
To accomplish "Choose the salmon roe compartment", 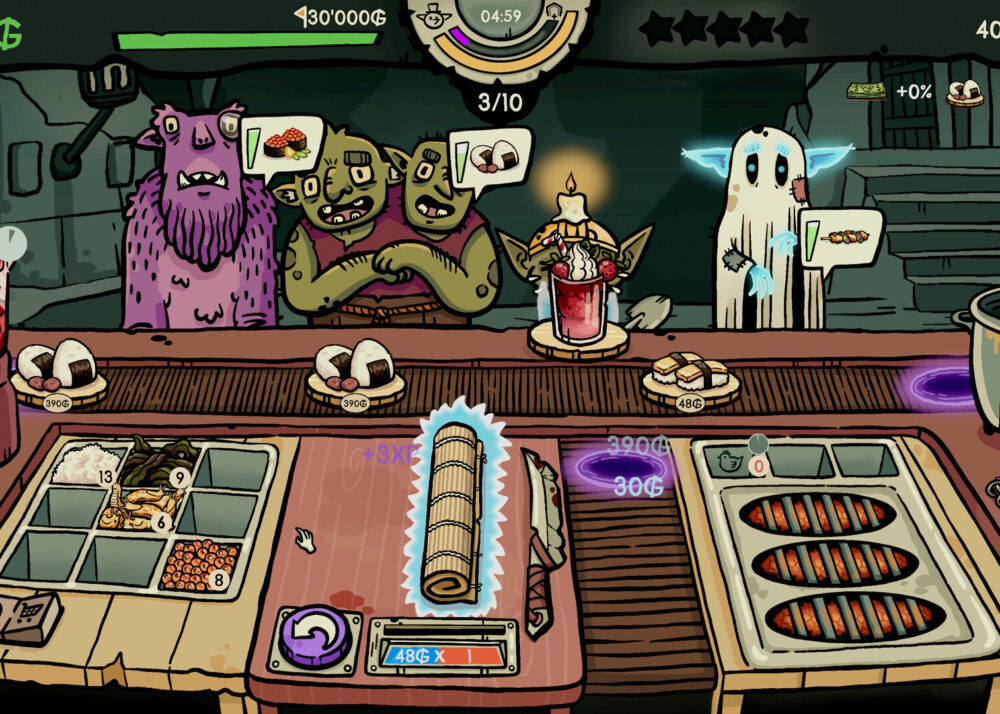I will click(x=200, y=563).
